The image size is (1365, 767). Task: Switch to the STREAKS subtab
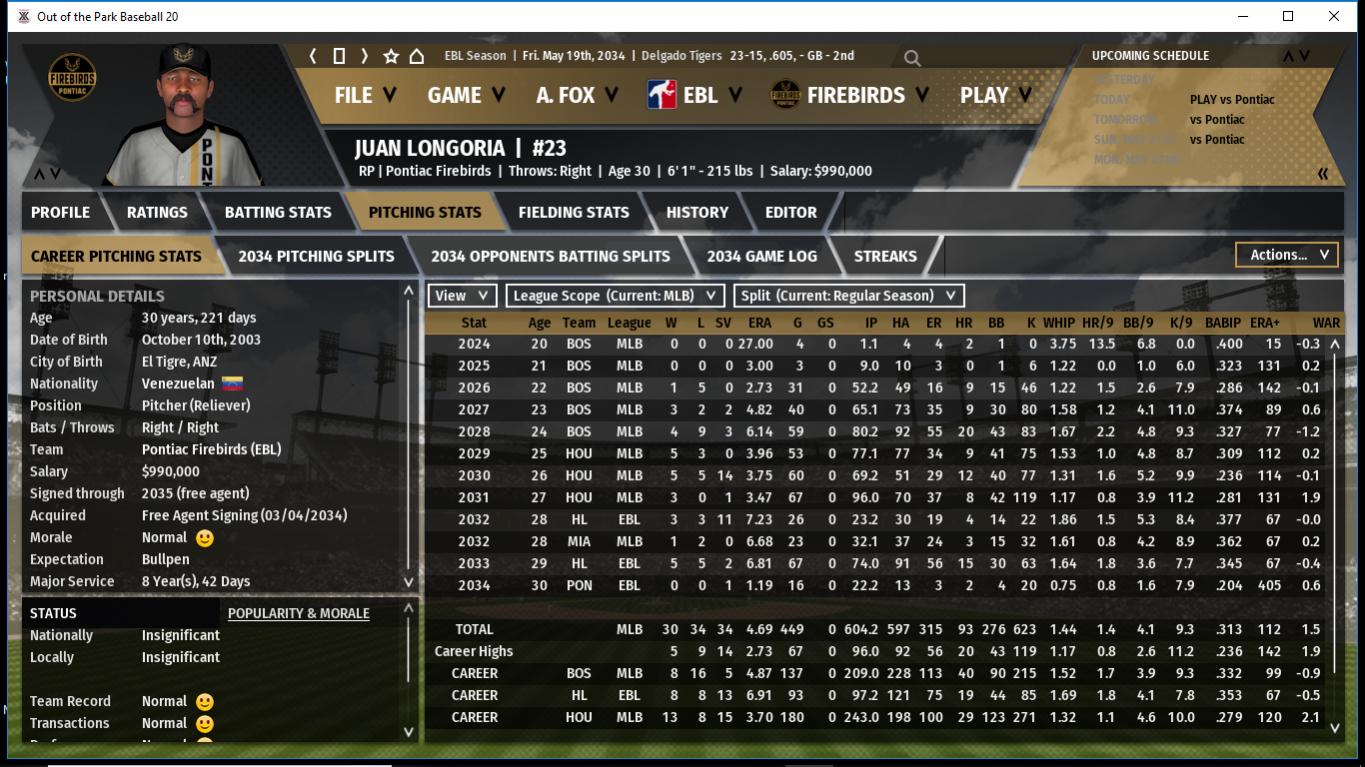pos(885,256)
